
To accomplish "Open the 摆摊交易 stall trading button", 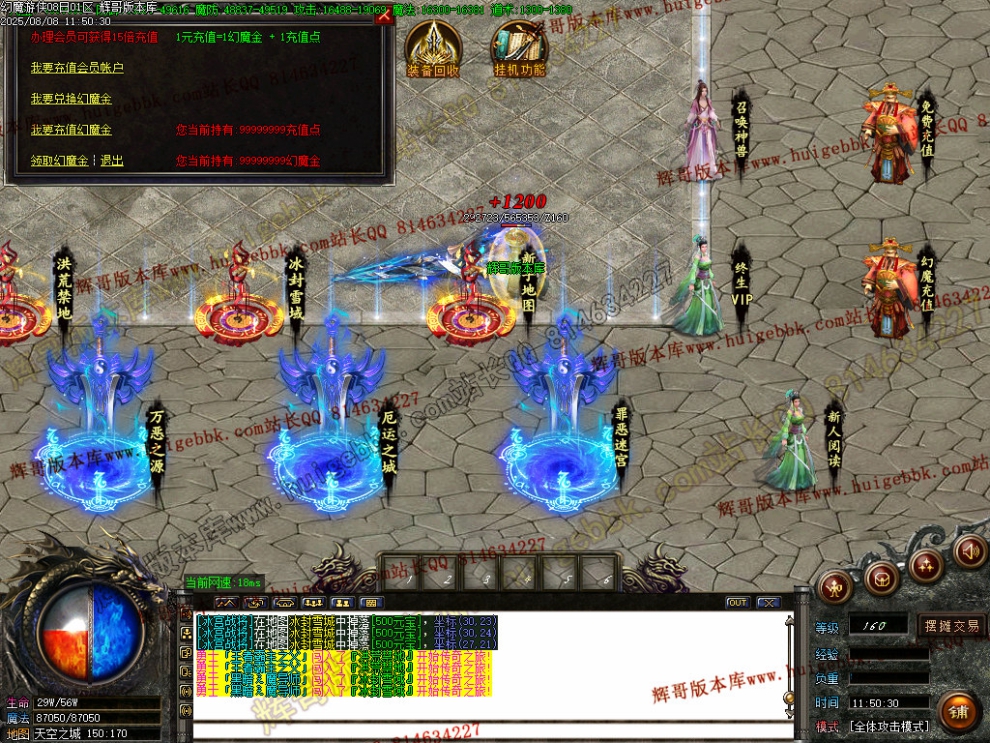I will pyautogui.click(x=951, y=626).
